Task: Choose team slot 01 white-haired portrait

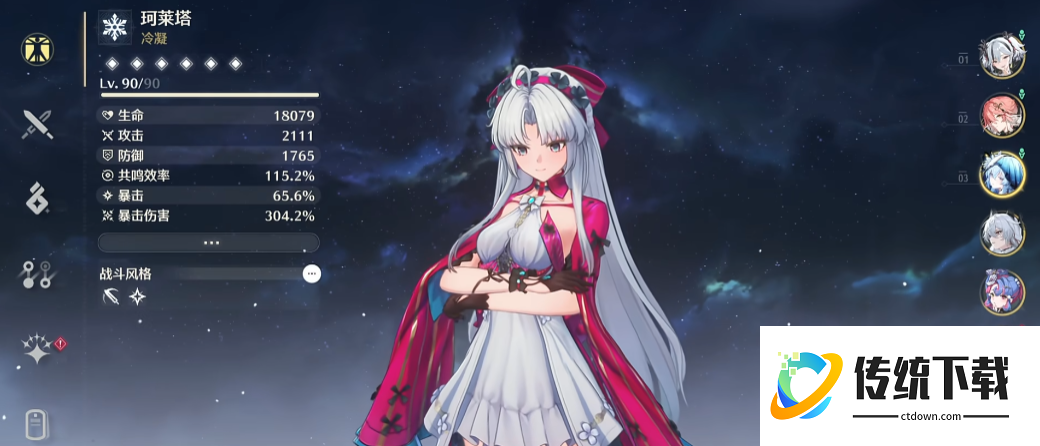Action: pyautogui.click(x=1002, y=57)
